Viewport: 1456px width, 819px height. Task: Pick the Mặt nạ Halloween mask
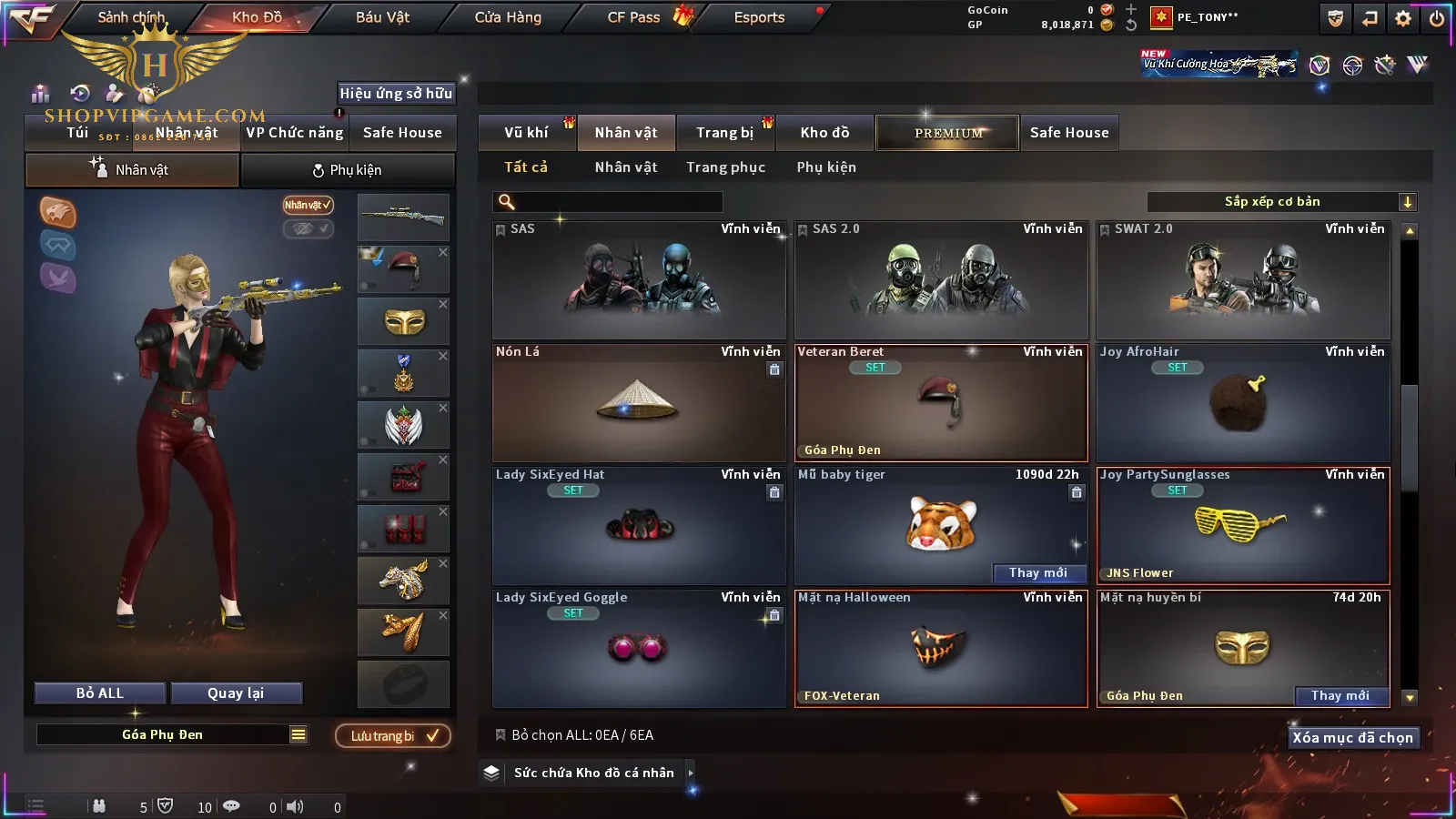[941, 648]
